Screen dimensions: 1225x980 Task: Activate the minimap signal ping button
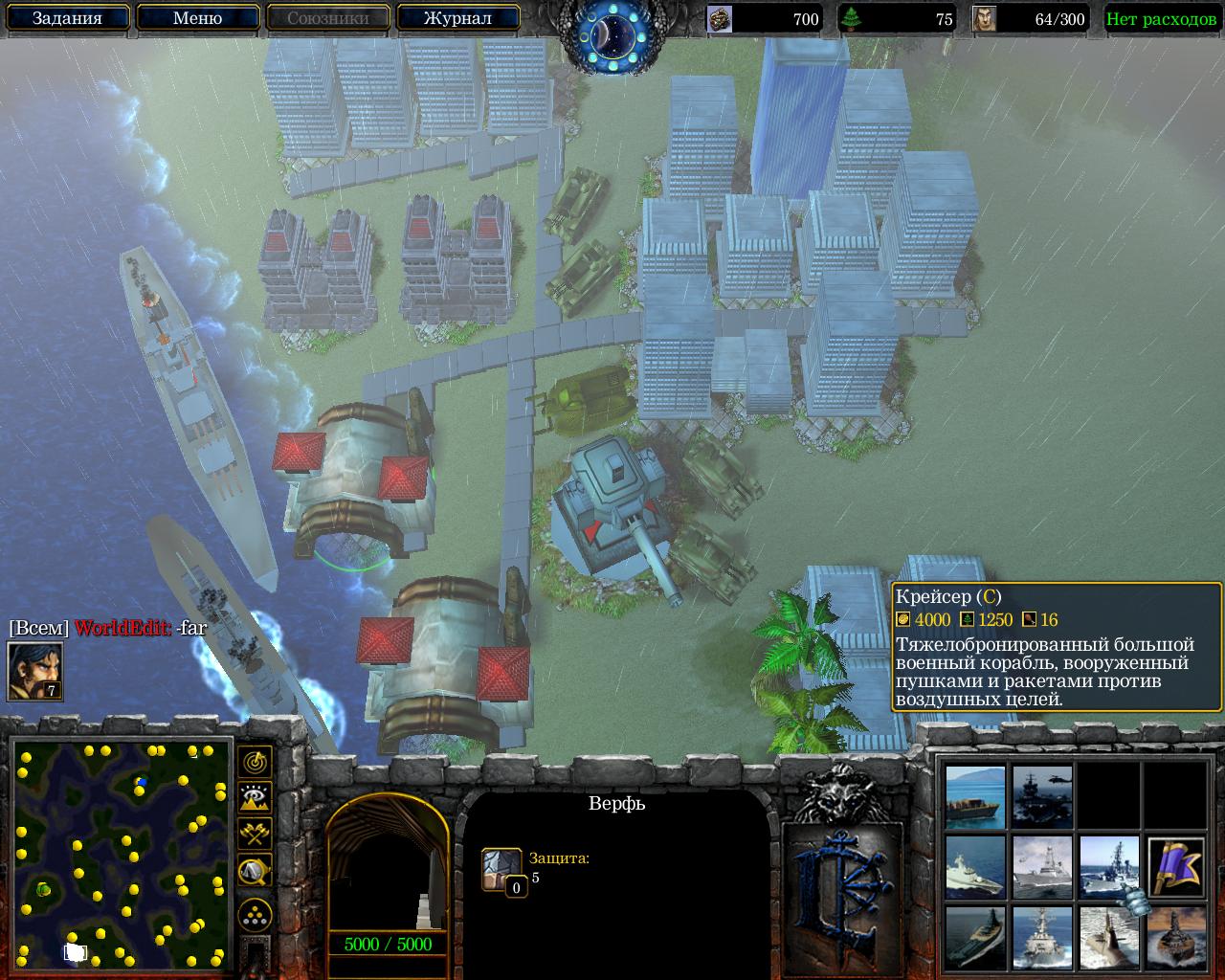[x=255, y=762]
